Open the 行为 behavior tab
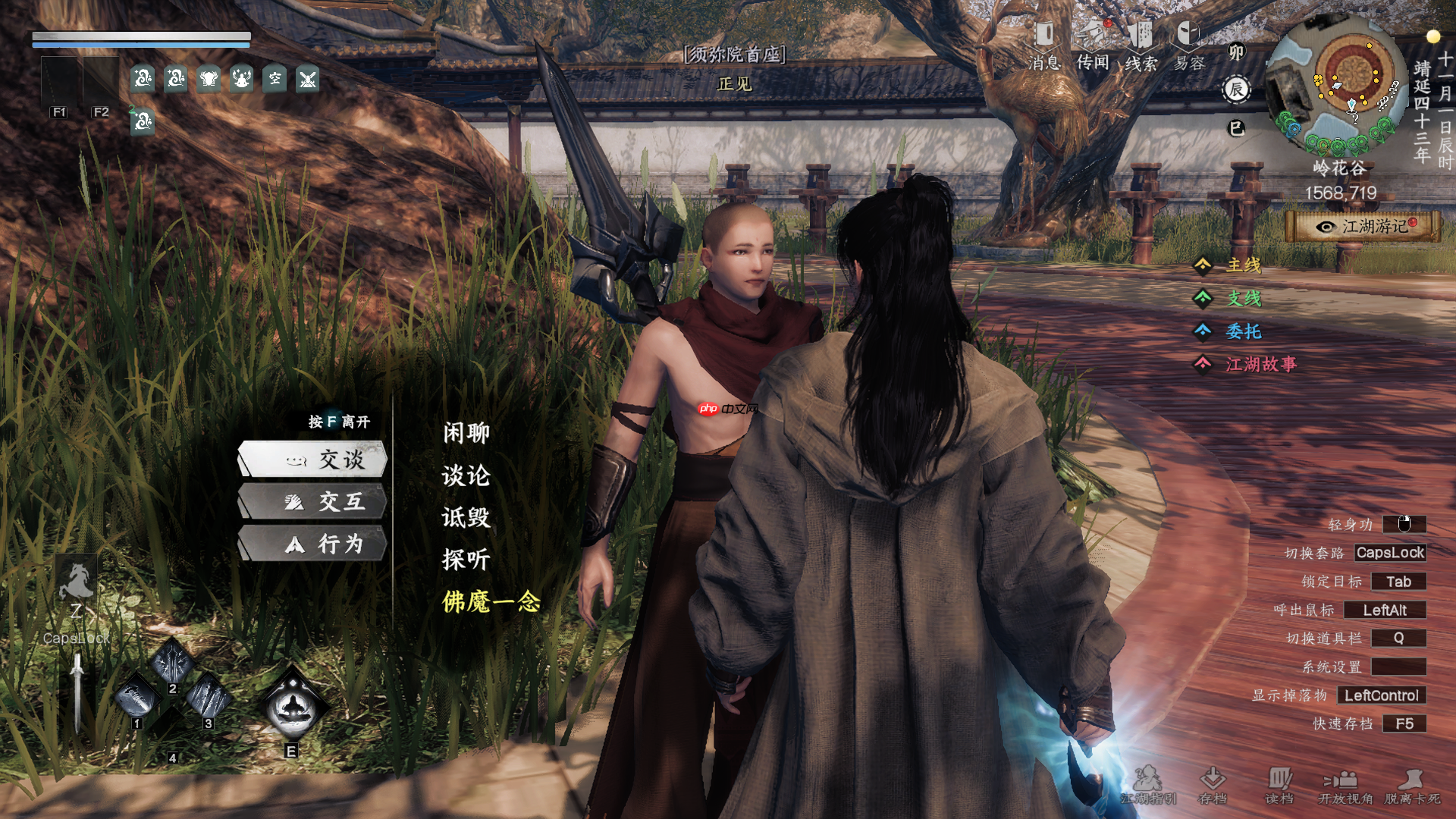Viewport: 1456px width, 819px height. pyautogui.click(x=313, y=544)
